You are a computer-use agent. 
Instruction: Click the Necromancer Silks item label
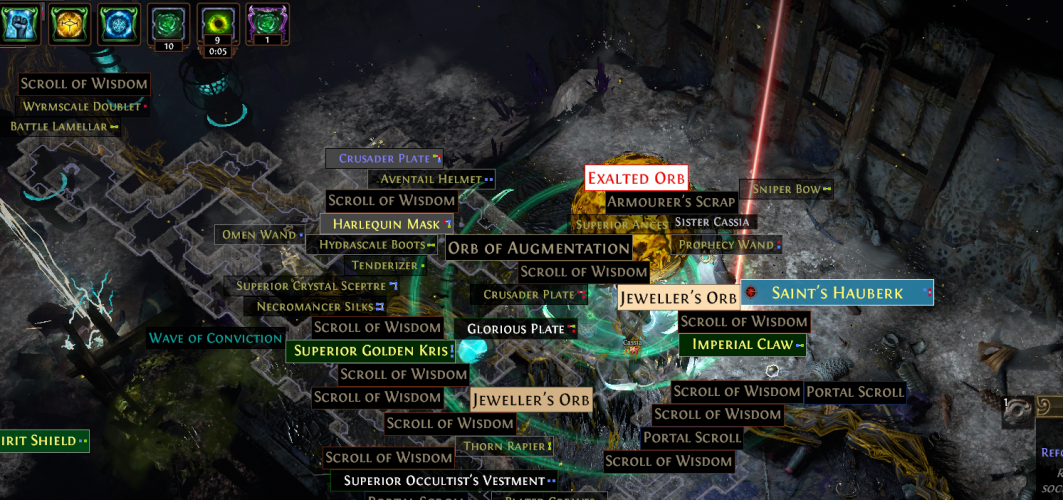[315, 306]
